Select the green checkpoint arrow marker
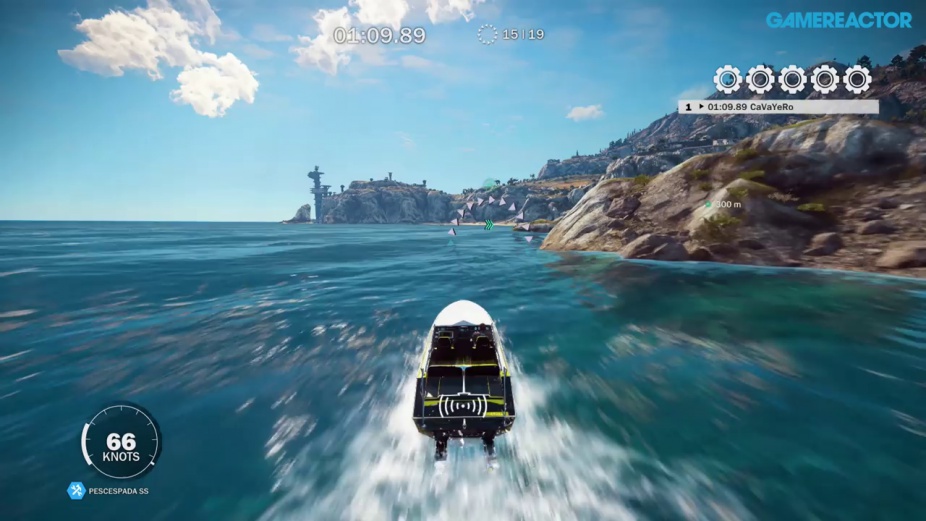926x521 pixels. tap(489, 224)
